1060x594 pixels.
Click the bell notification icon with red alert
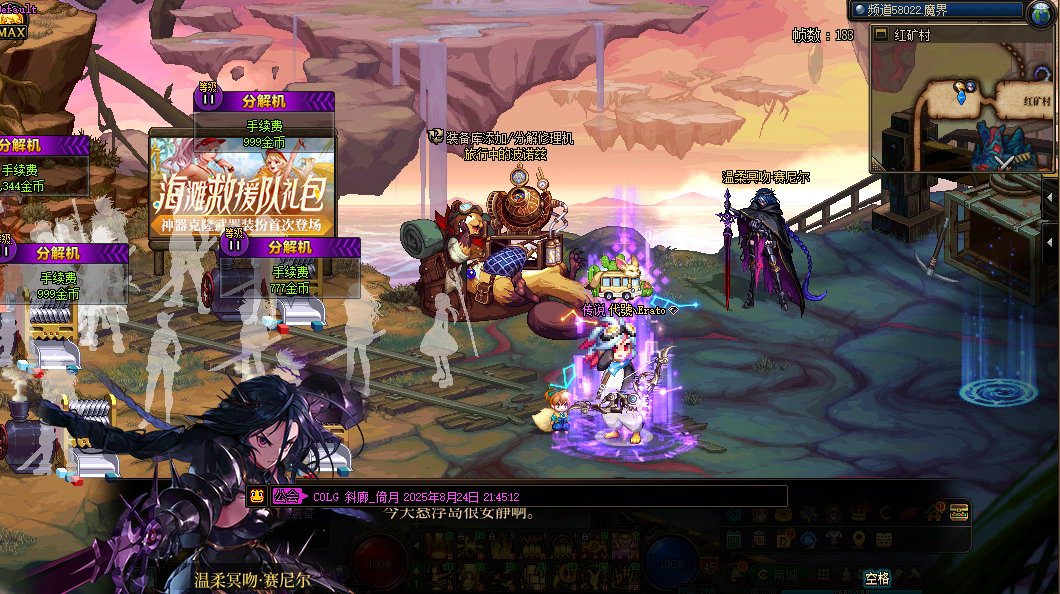tap(737, 573)
